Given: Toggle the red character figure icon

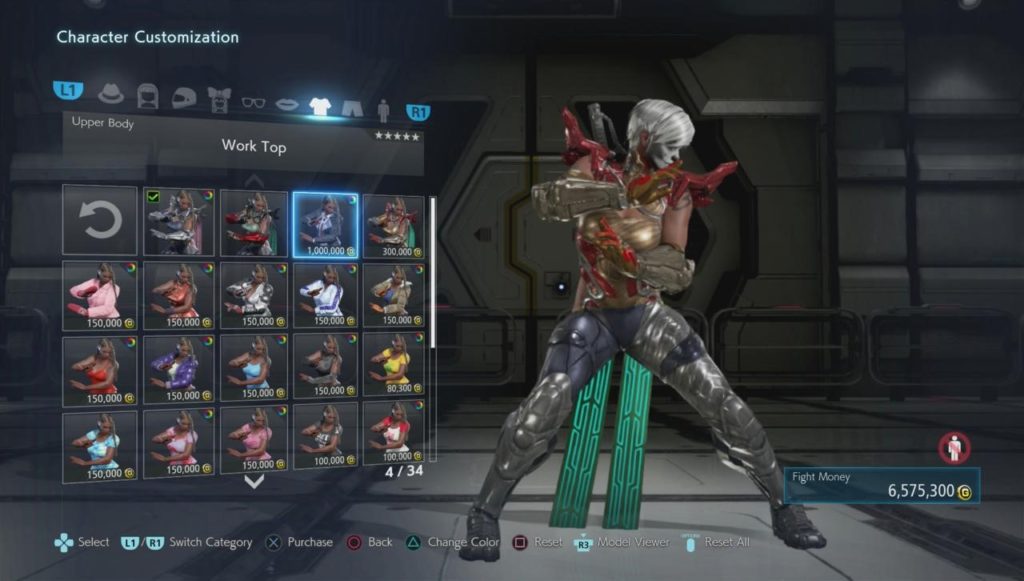Looking at the screenshot, I should point(954,447).
